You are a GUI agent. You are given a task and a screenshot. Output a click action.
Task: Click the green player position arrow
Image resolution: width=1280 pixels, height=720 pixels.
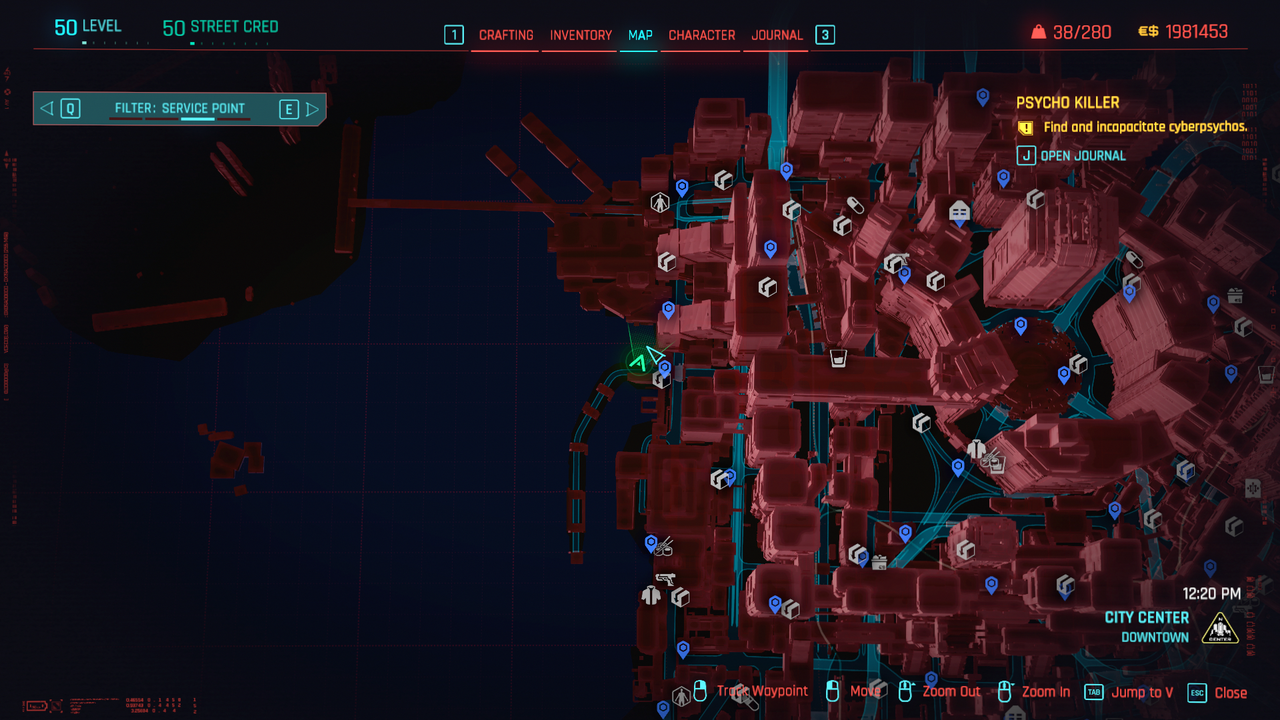[x=638, y=362]
